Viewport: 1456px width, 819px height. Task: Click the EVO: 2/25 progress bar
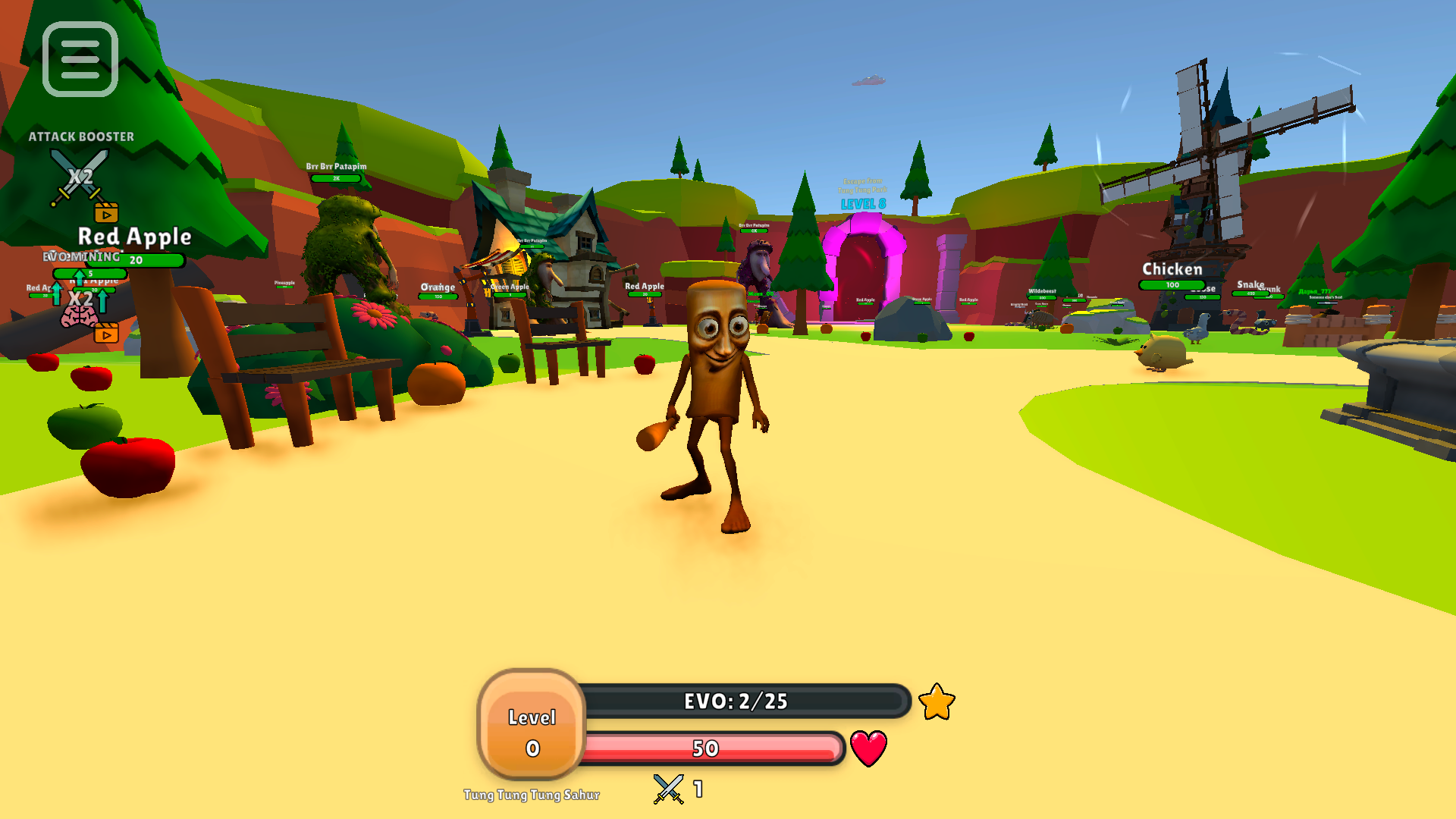(x=734, y=701)
